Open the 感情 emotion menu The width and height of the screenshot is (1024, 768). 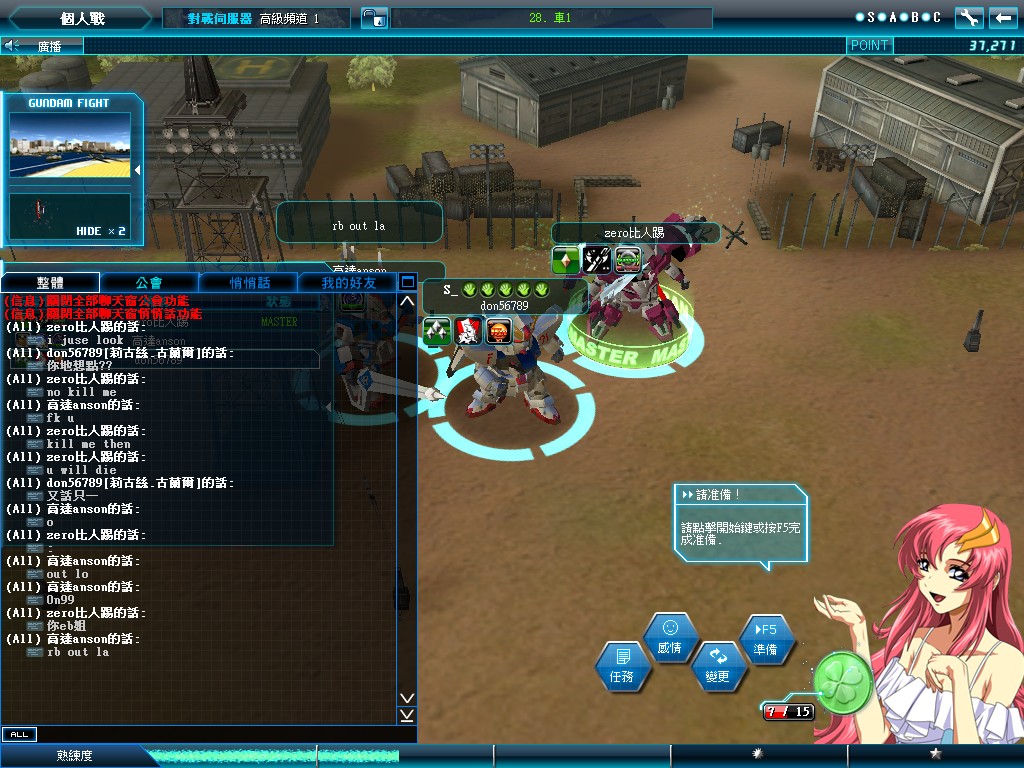[669, 637]
